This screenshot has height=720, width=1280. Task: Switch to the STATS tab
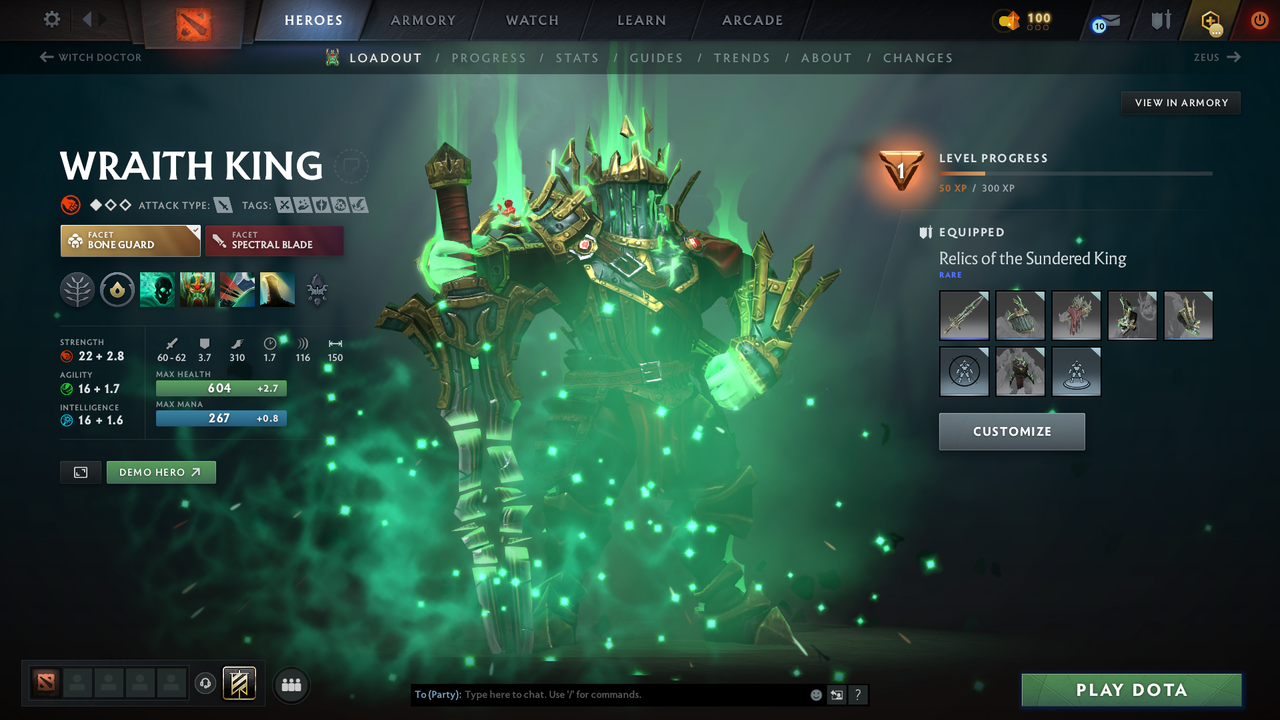[577, 57]
